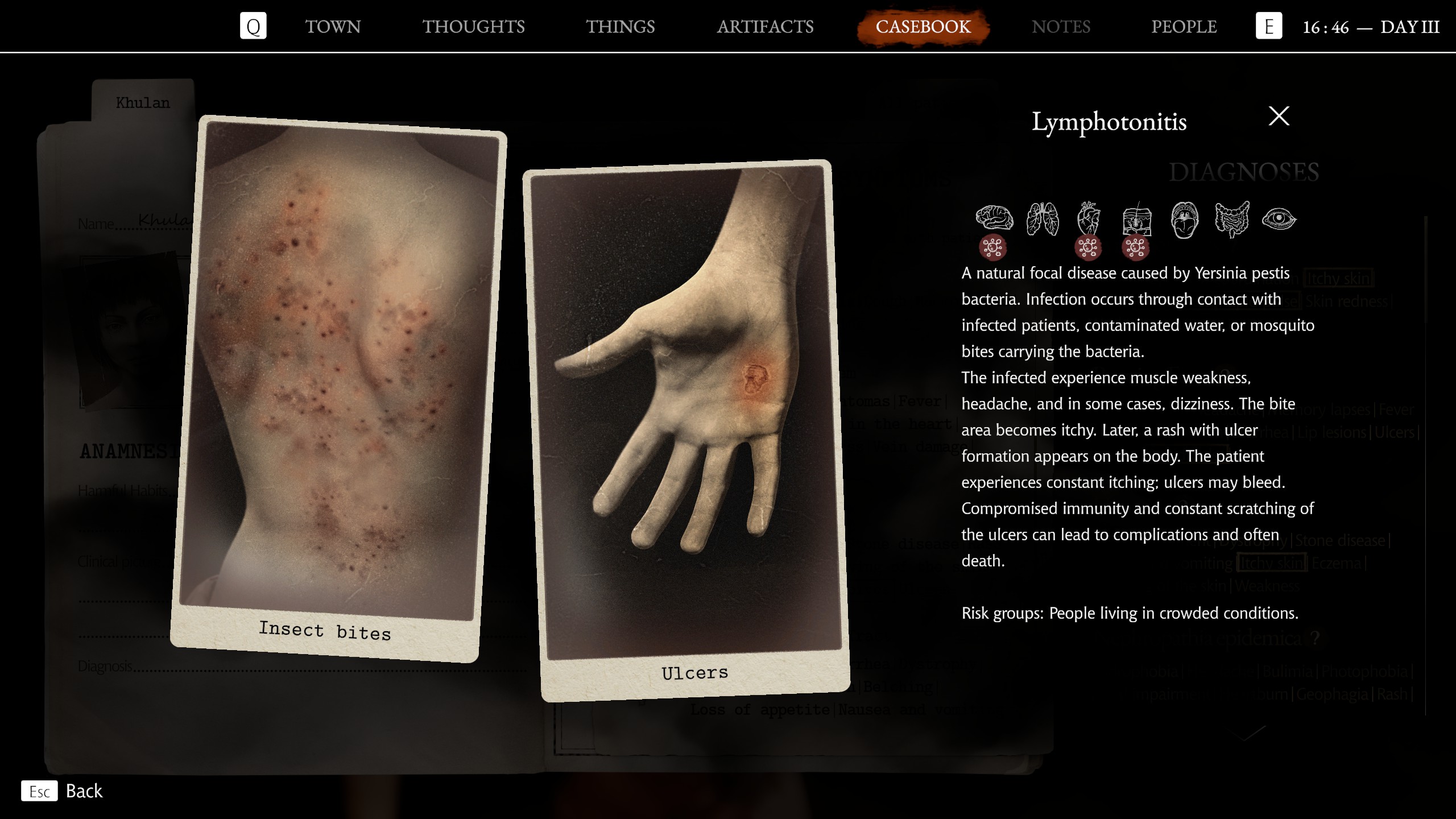The width and height of the screenshot is (1456, 819).
Task: Select the eye organ icon
Action: pos(1279,219)
